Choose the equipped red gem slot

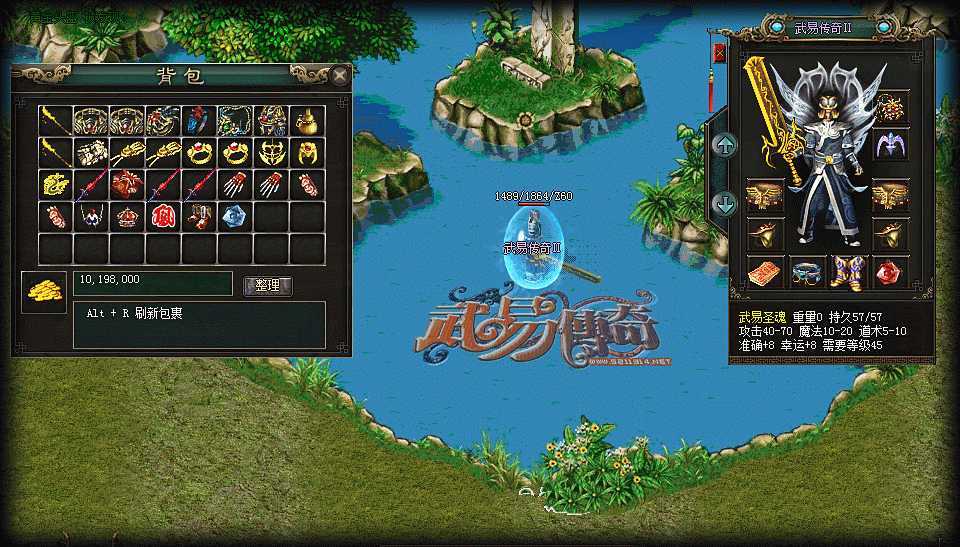(x=889, y=271)
